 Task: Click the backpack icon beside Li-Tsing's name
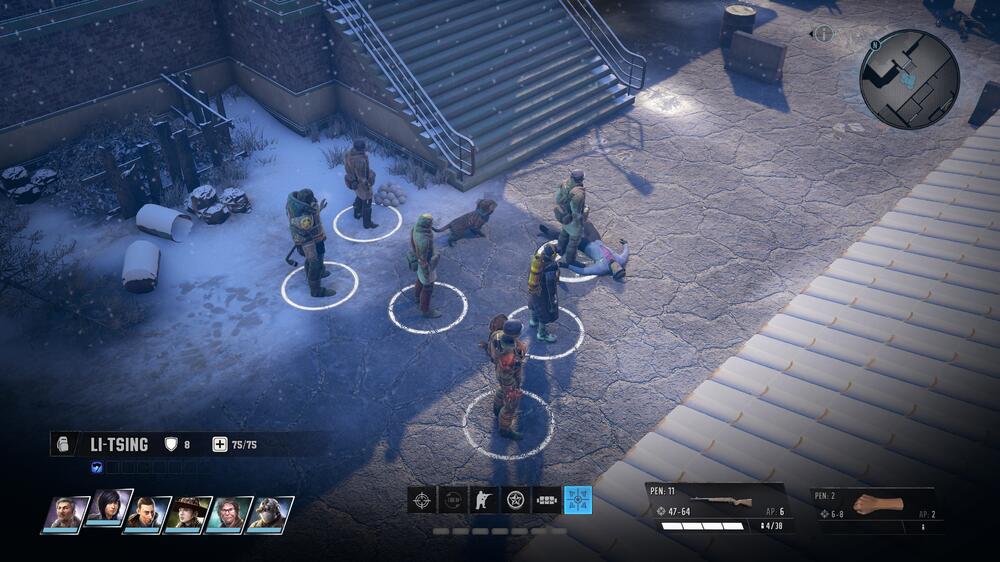coord(63,445)
